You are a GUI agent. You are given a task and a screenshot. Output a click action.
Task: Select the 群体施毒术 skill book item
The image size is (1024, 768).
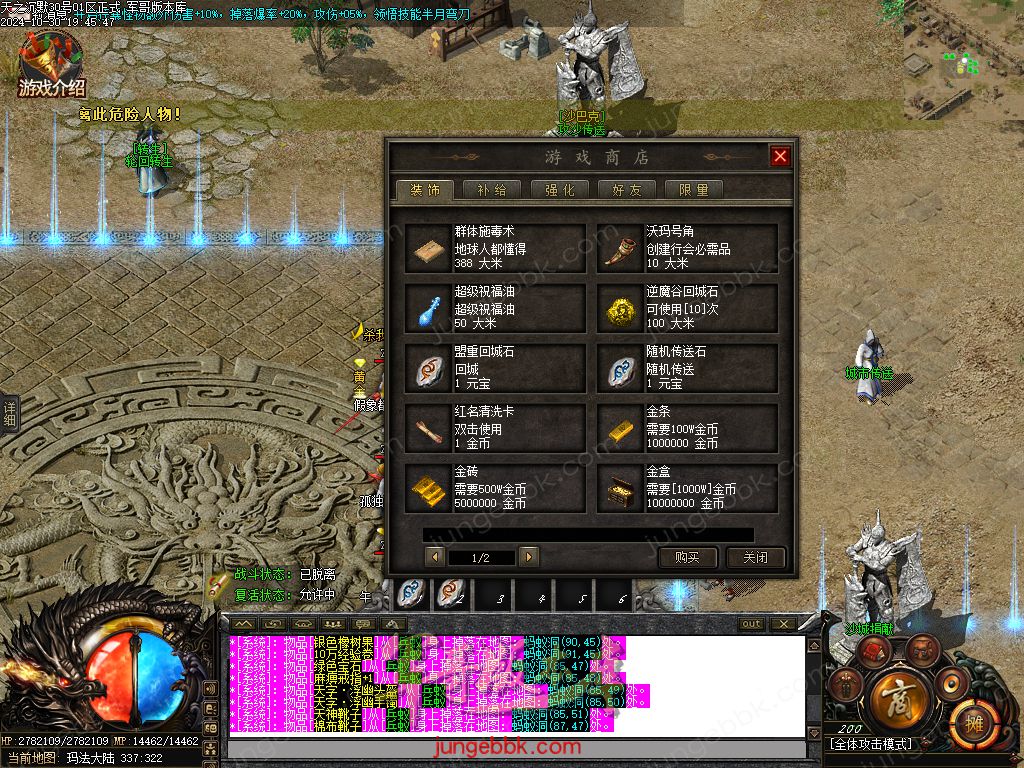coord(496,249)
